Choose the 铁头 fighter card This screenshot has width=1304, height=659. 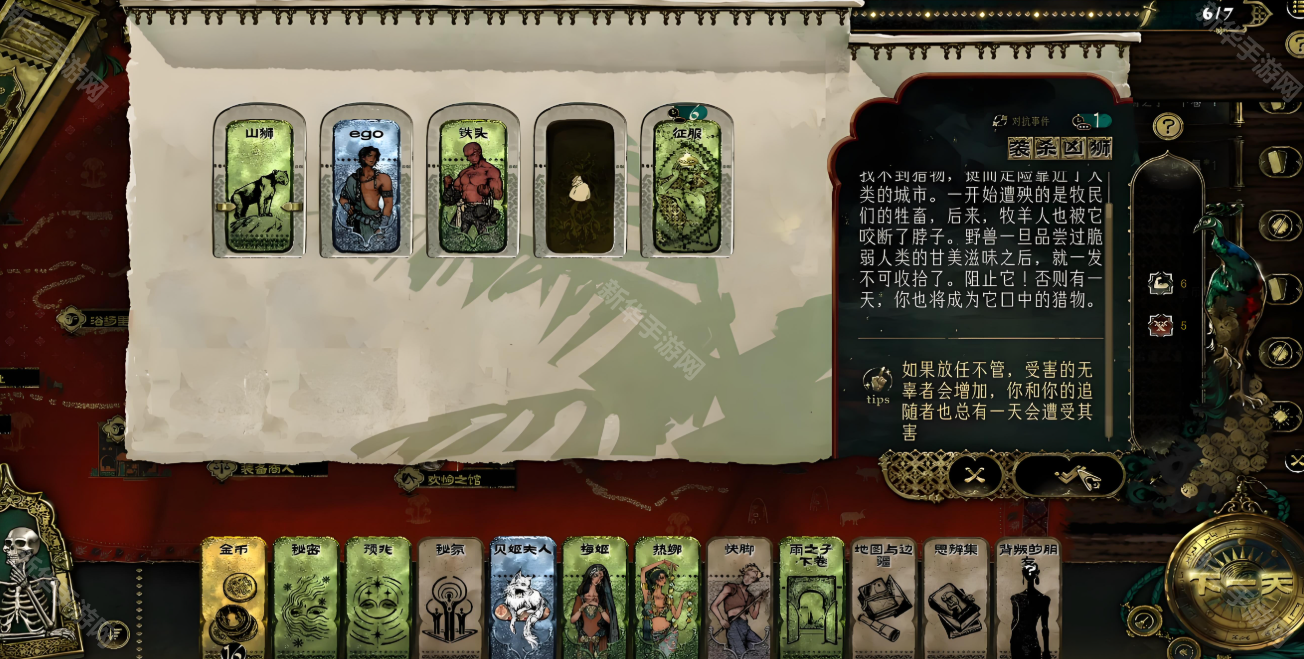tap(473, 186)
